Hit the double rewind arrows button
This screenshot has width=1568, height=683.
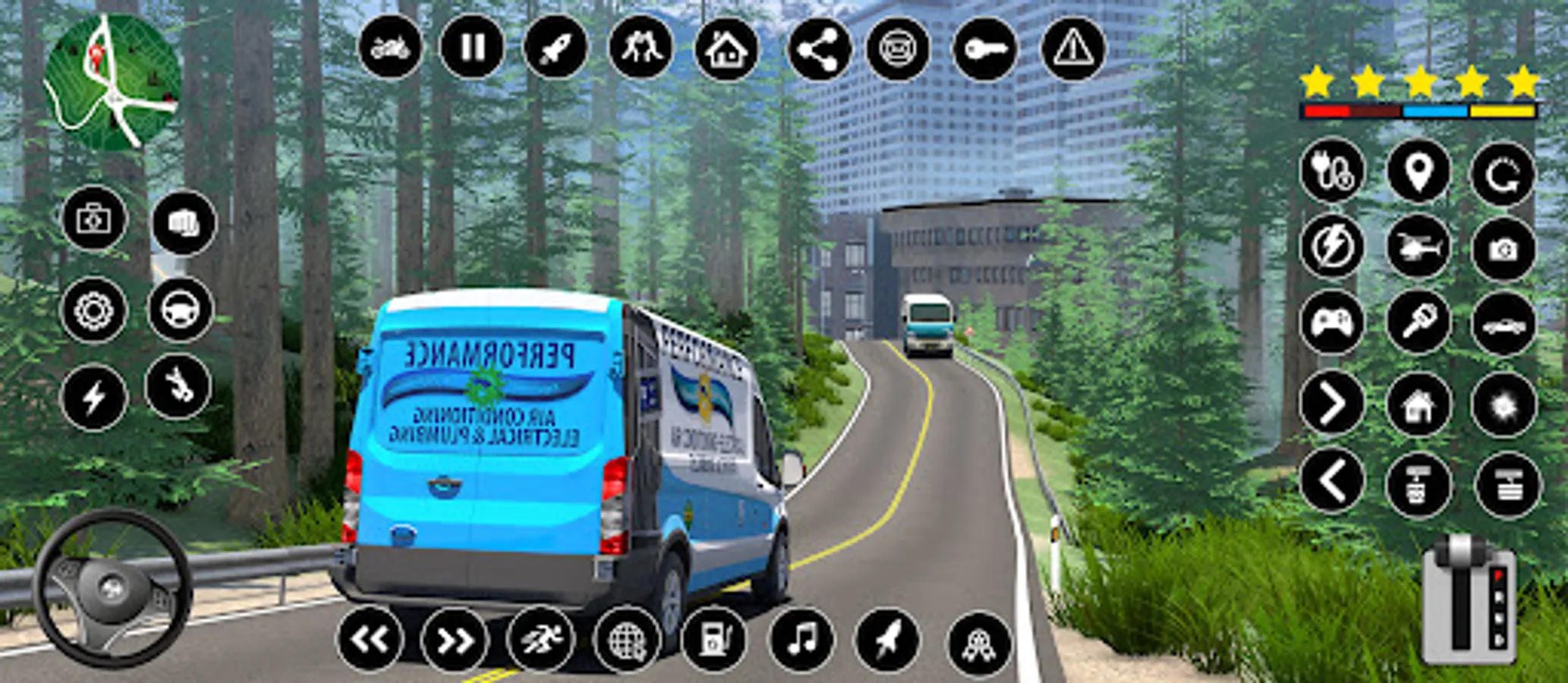tap(370, 639)
